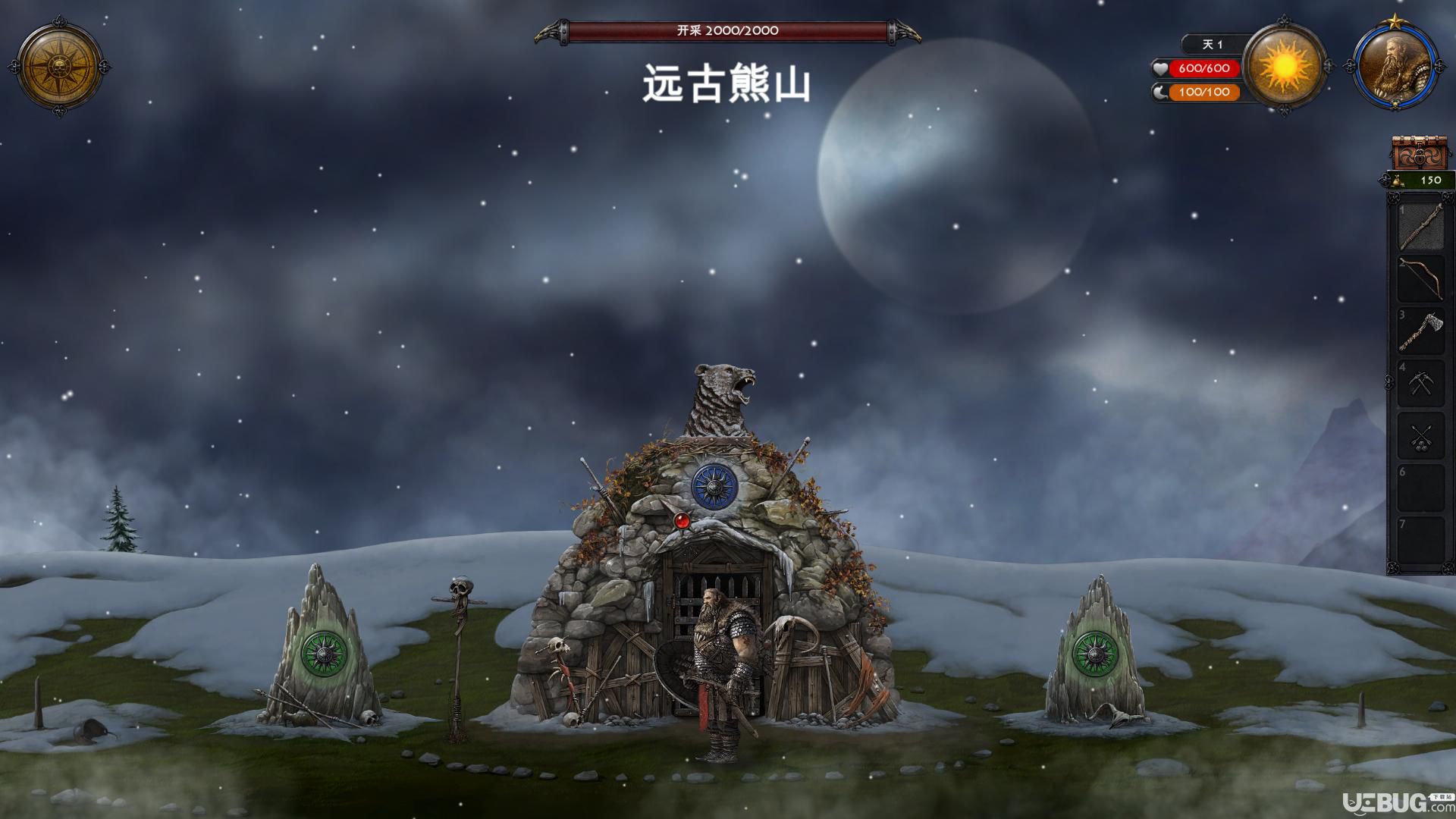
Task: Open the skull compass map medallion
Action: 60,67
